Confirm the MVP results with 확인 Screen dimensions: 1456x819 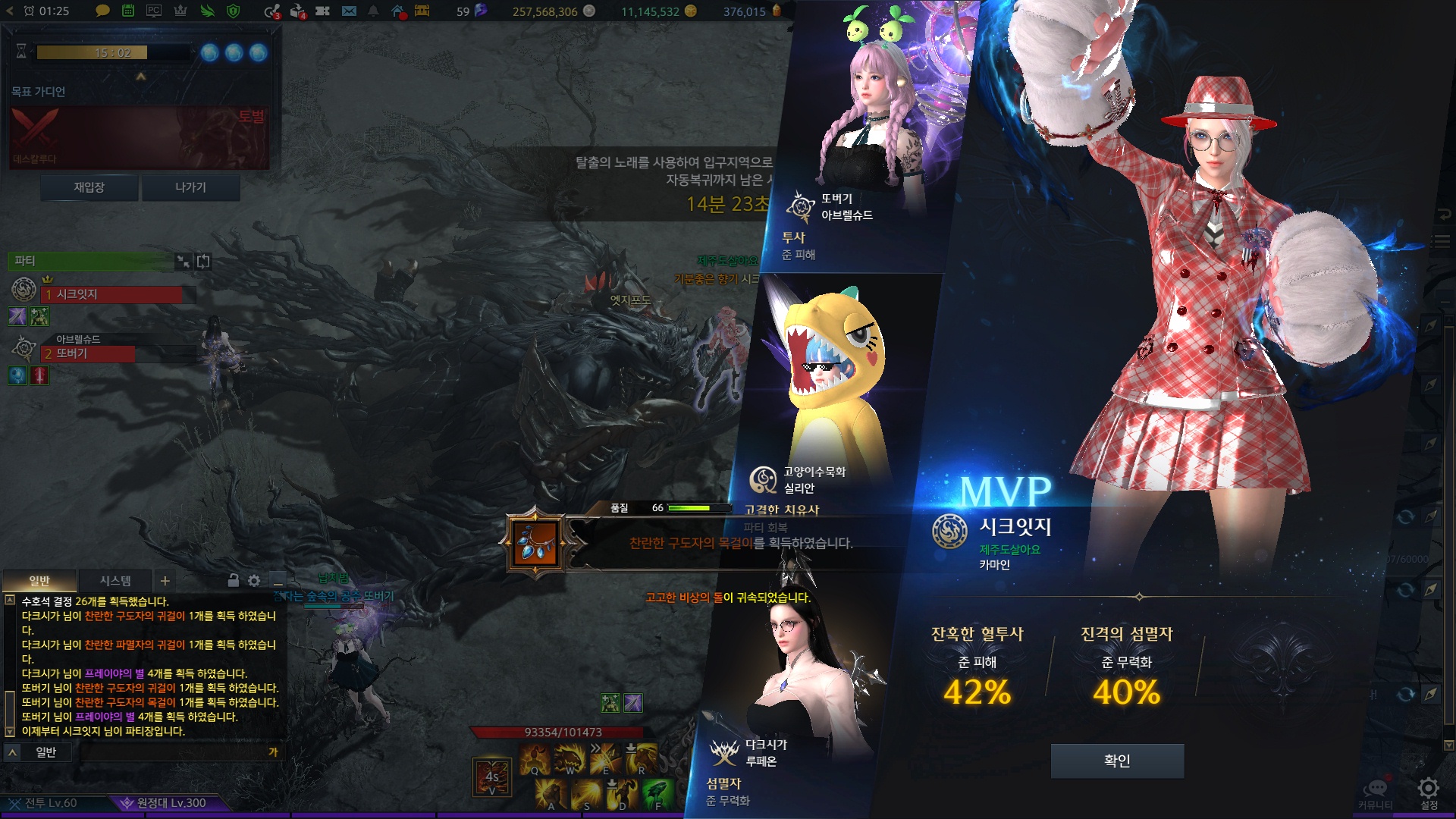pyautogui.click(x=1116, y=761)
